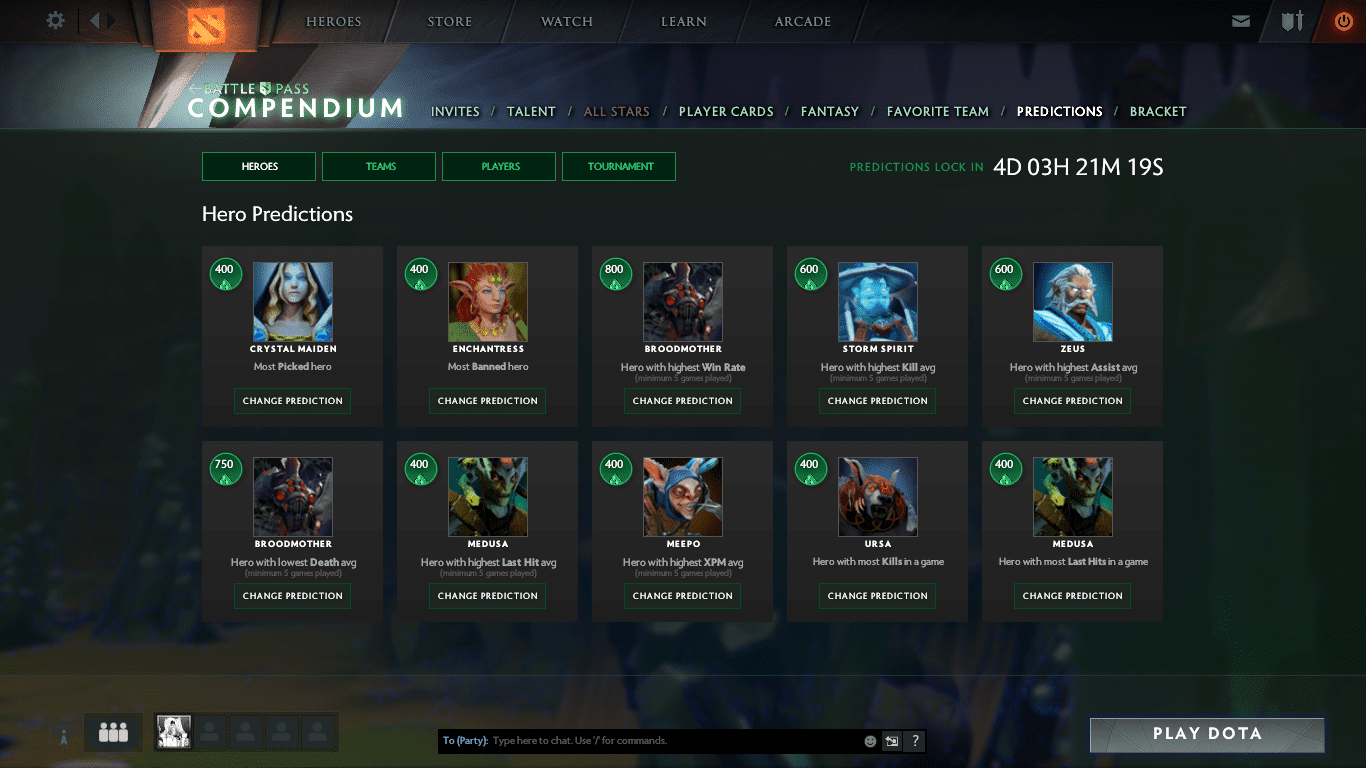Open the Heroes menu

[x=334, y=22]
